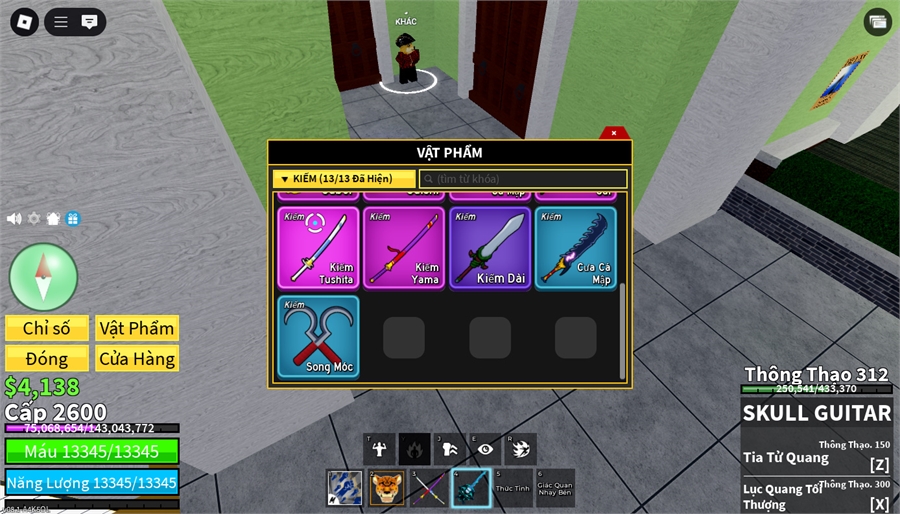This screenshot has width=900, height=514.
Task: Equip the tiger face hotbar slot
Action: click(386, 488)
